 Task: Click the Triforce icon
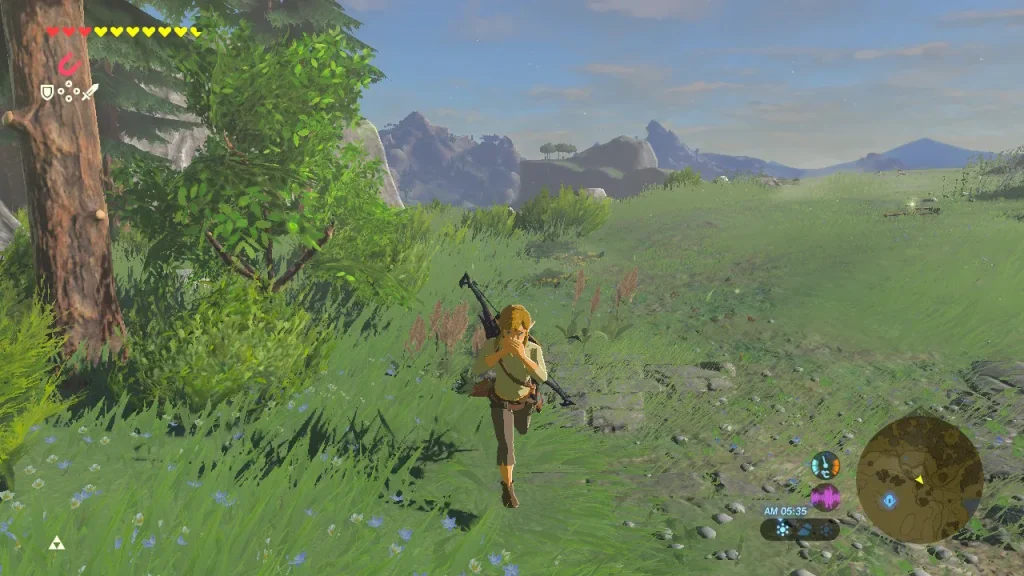tap(56, 543)
